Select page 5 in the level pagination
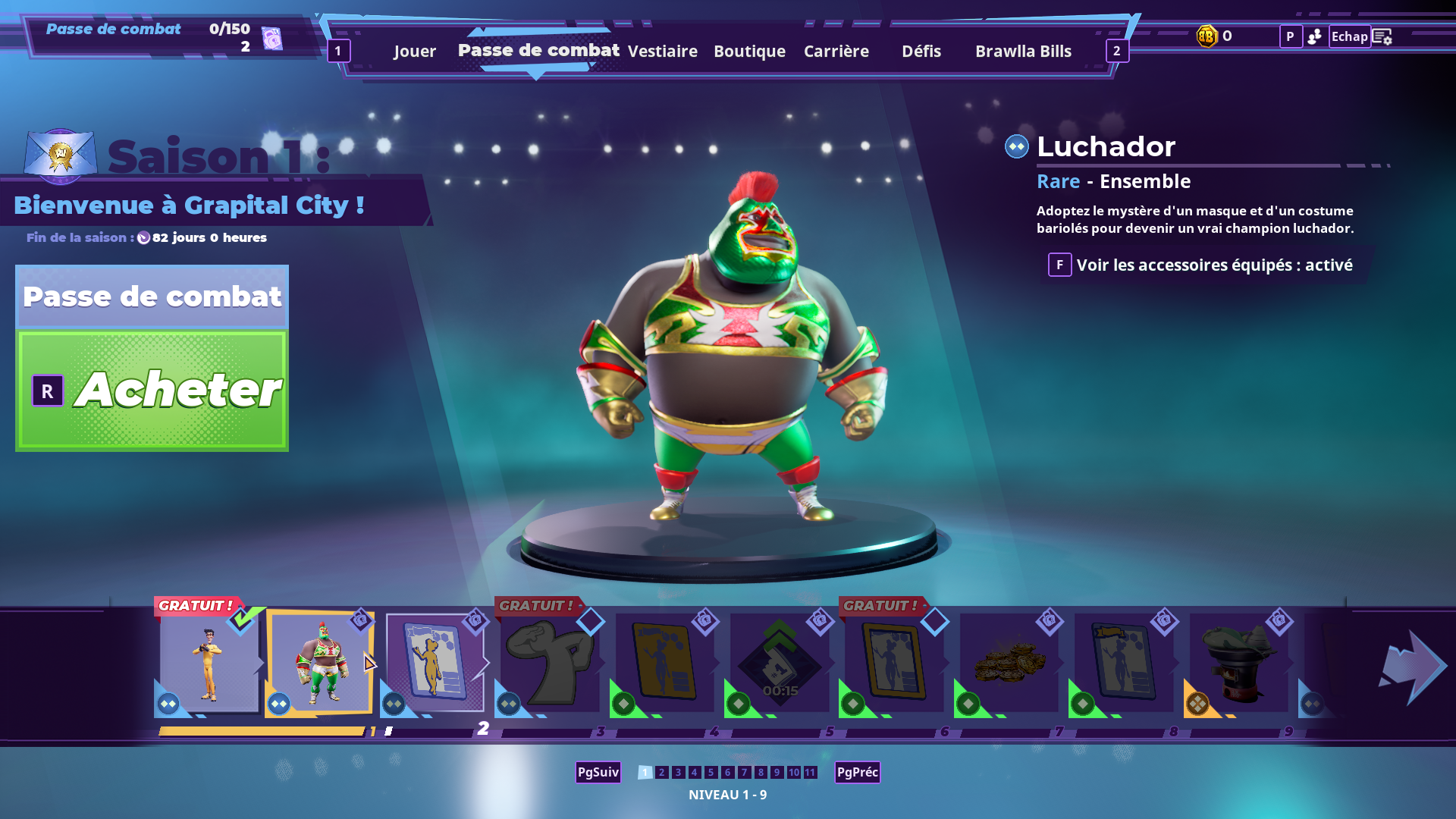 (x=711, y=772)
